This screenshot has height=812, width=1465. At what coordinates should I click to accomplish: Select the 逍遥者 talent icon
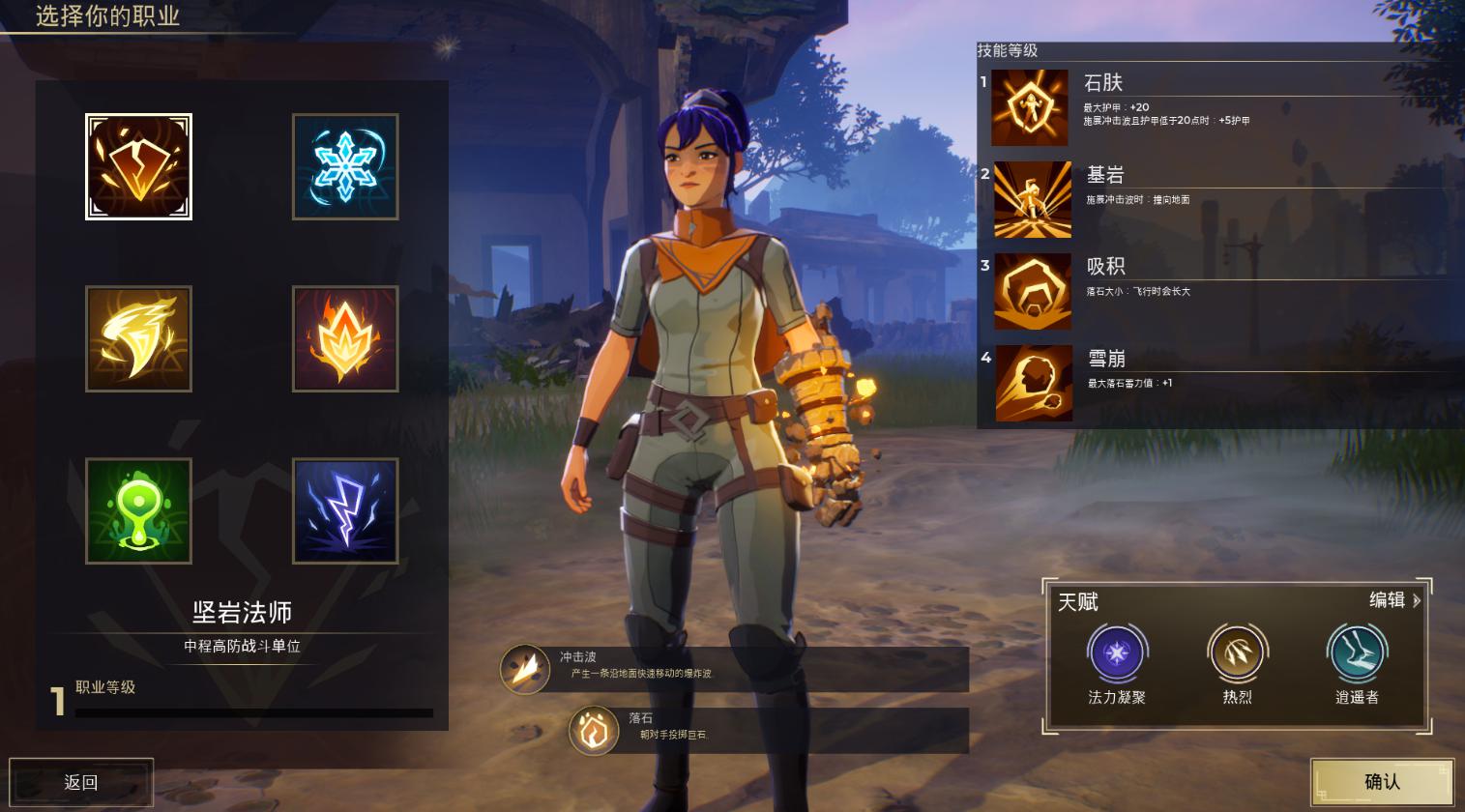click(1357, 653)
